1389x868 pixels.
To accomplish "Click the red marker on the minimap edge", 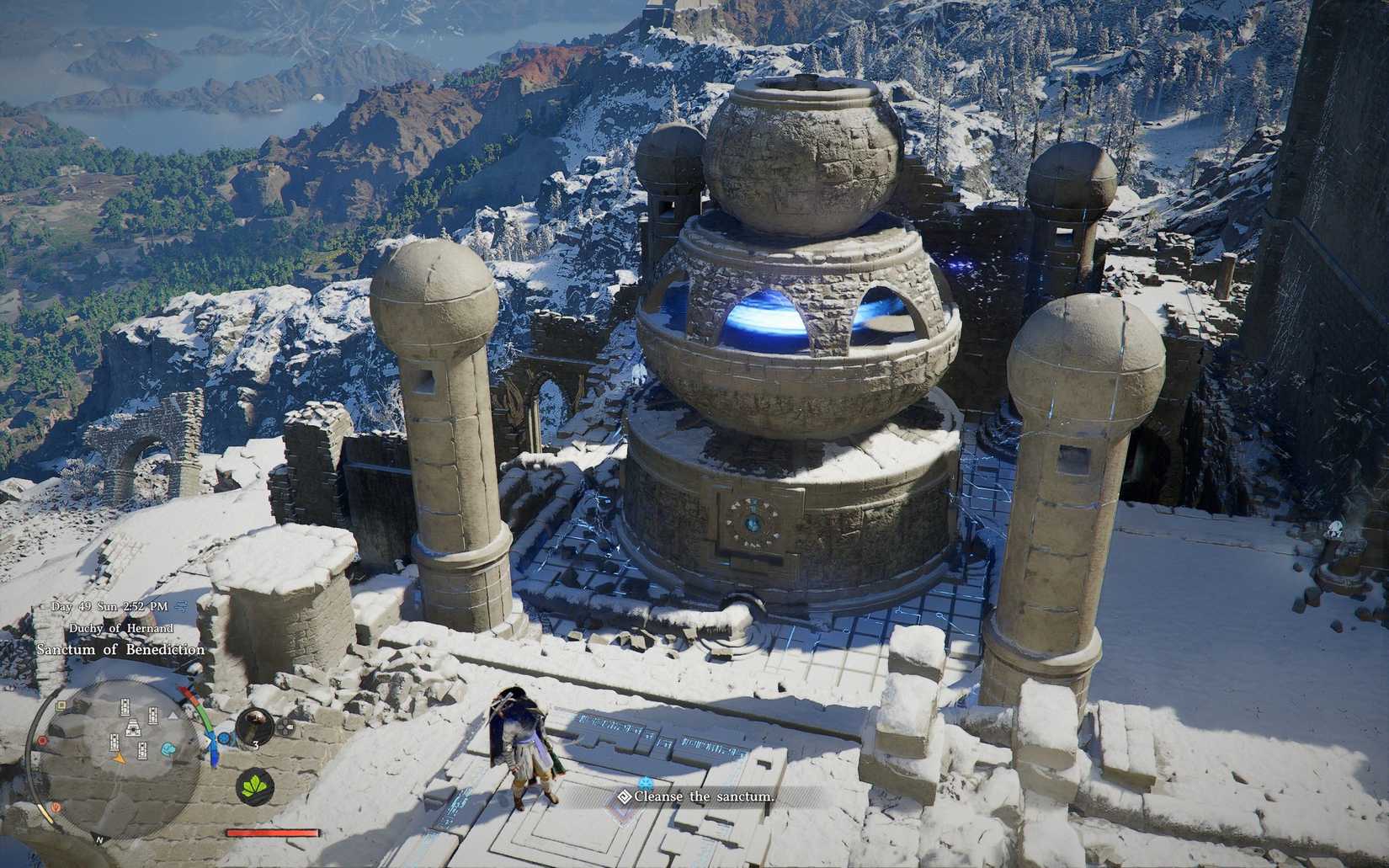I will click(x=41, y=741).
